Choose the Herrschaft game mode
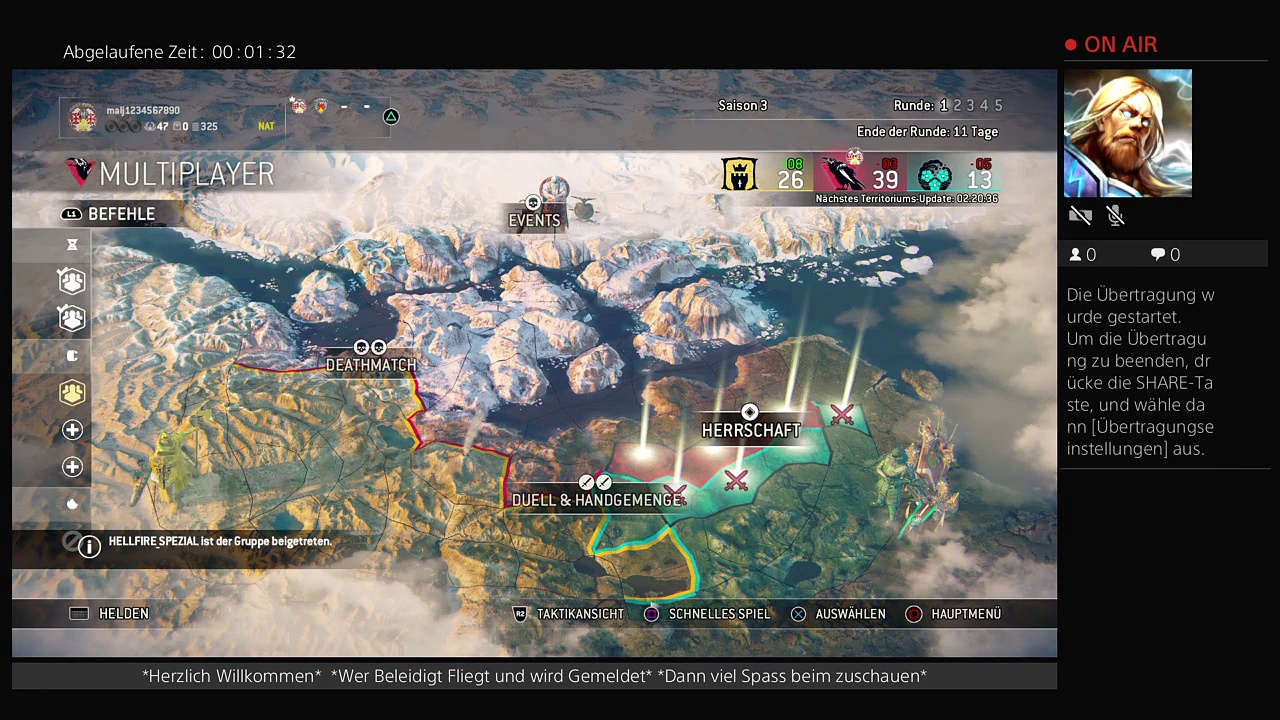 pos(751,430)
